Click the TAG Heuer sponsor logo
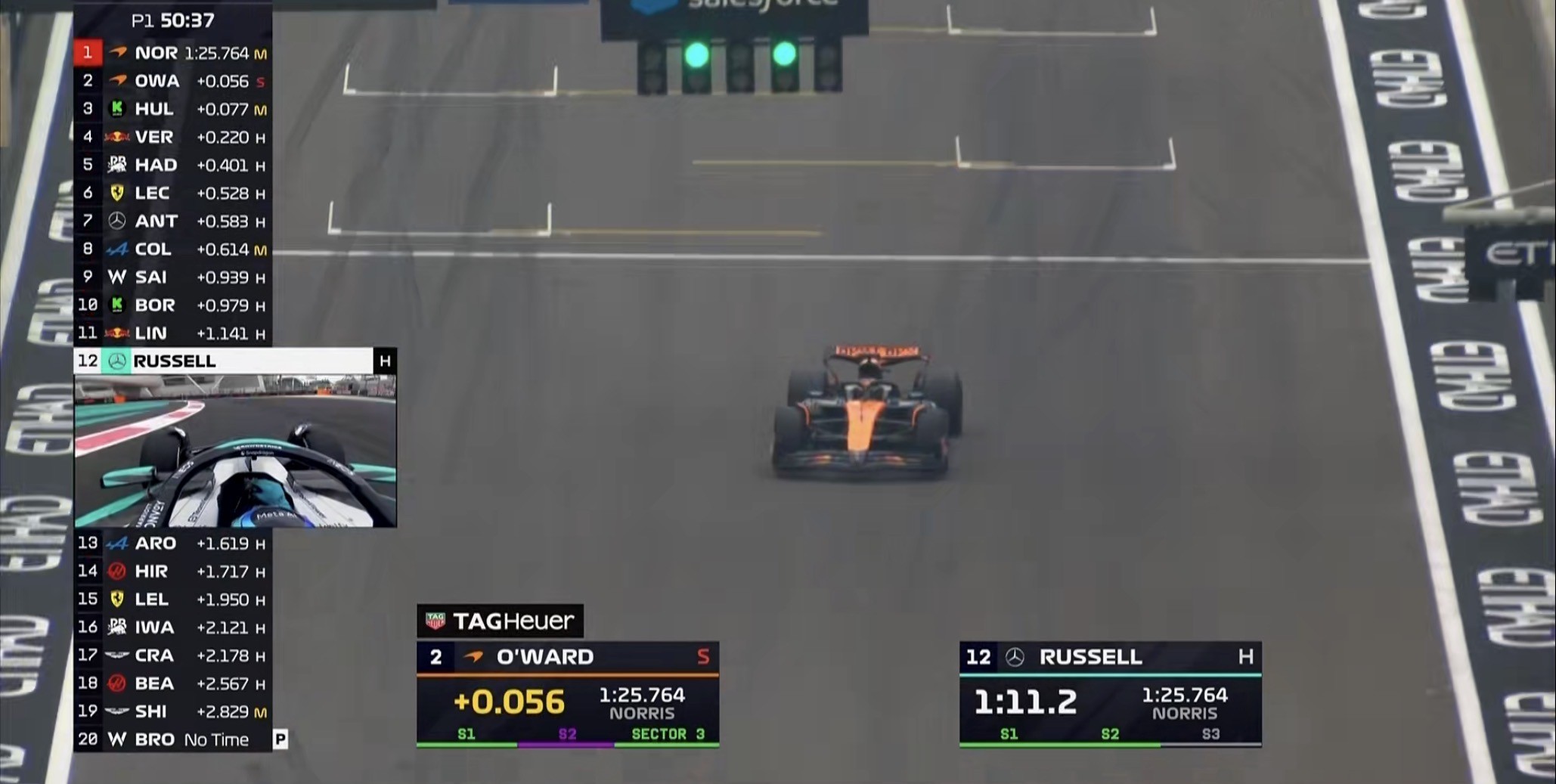Screen dimensions: 1556x784 click(500, 621)
